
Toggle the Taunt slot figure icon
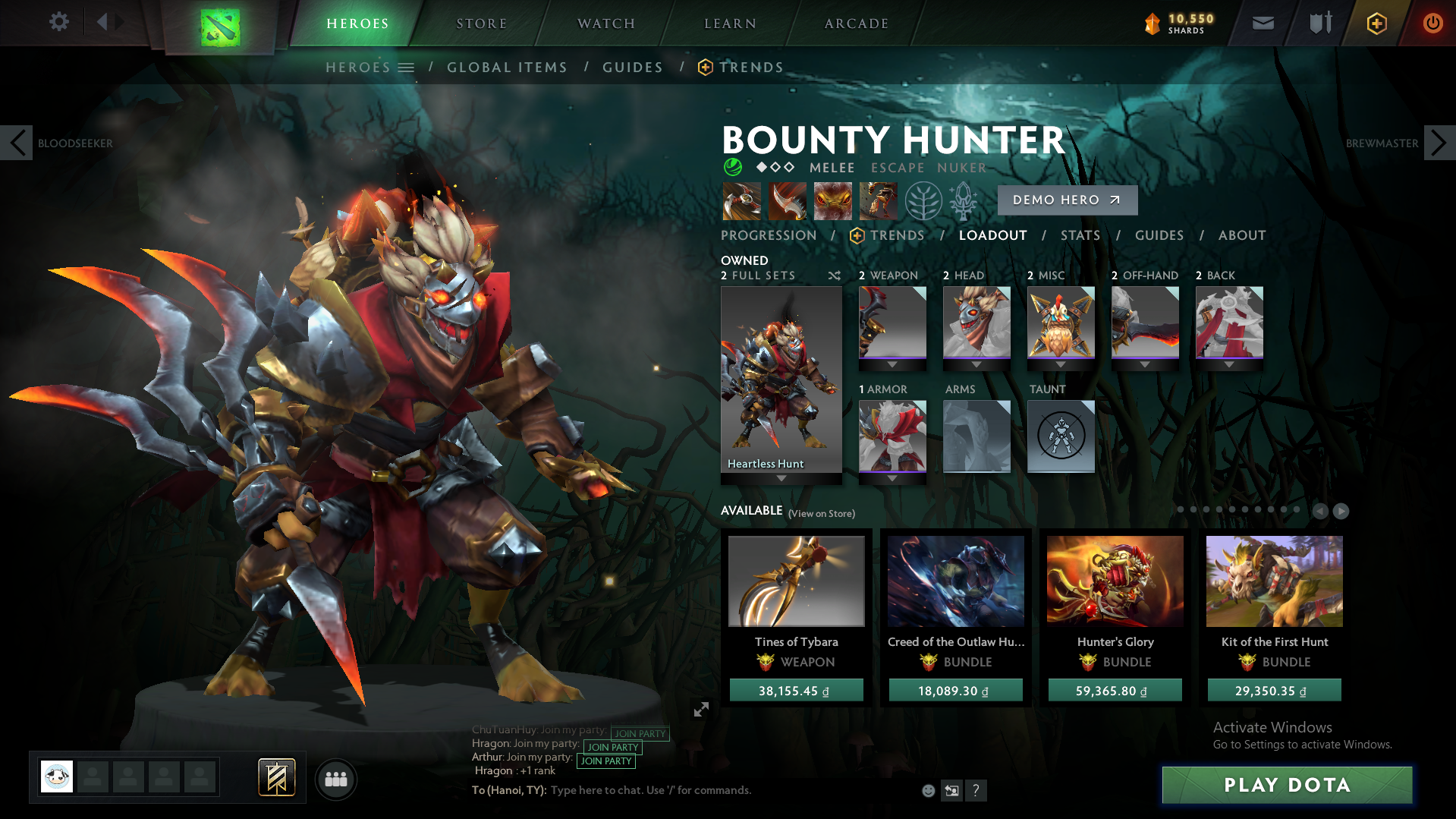(x=1060, y=436)
